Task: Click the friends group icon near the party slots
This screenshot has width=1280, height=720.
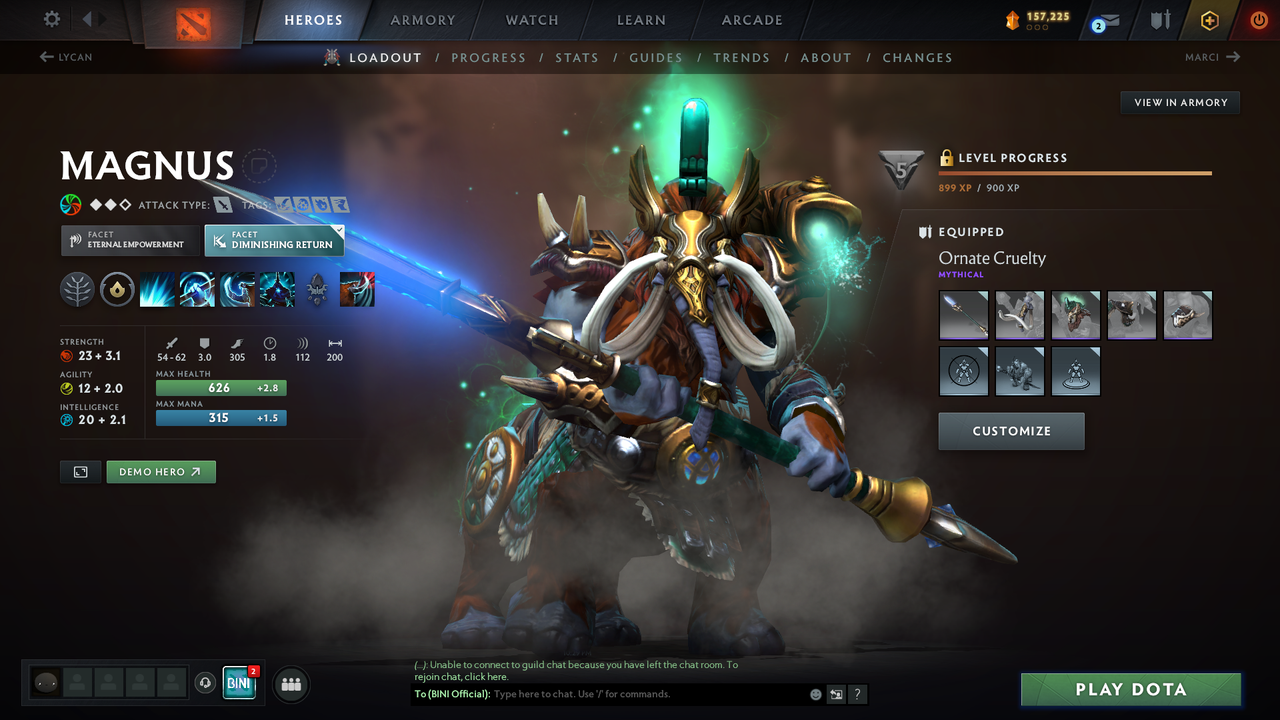Action: pos(290,683)
